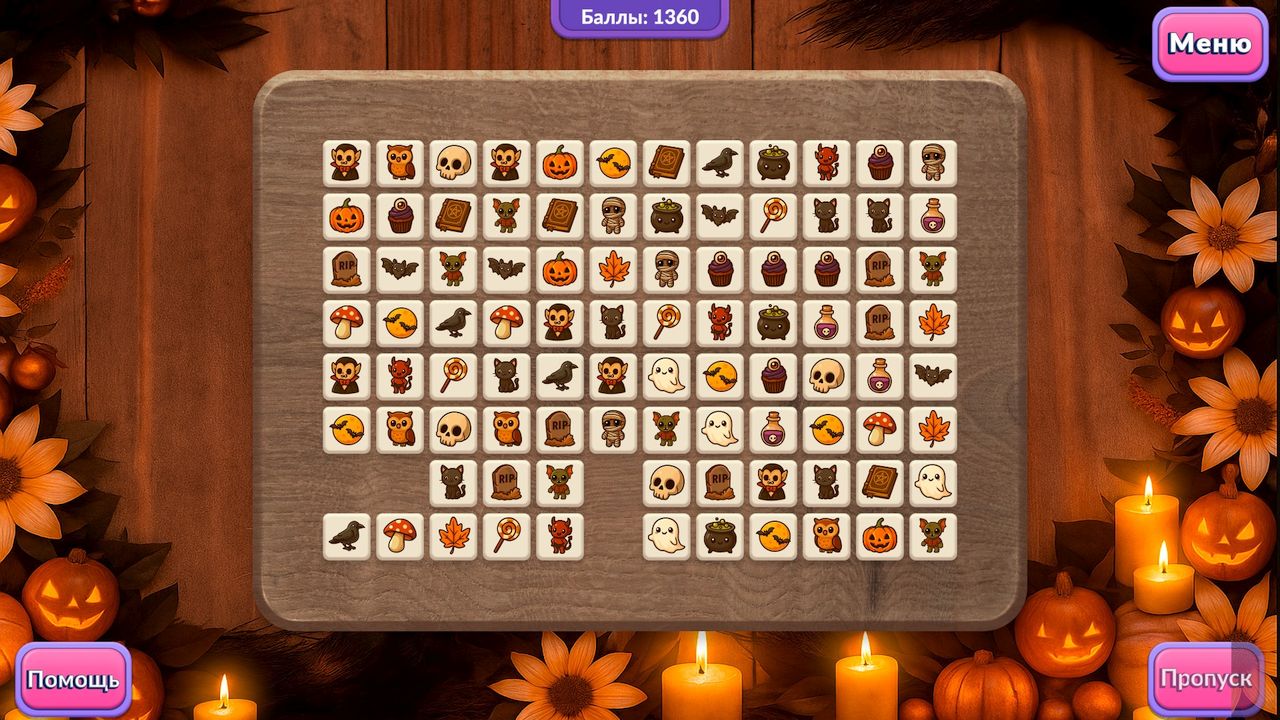The image size is (1280, 720).
Task: Select the crow tile beside the spellbook
Action: [720, 163]
